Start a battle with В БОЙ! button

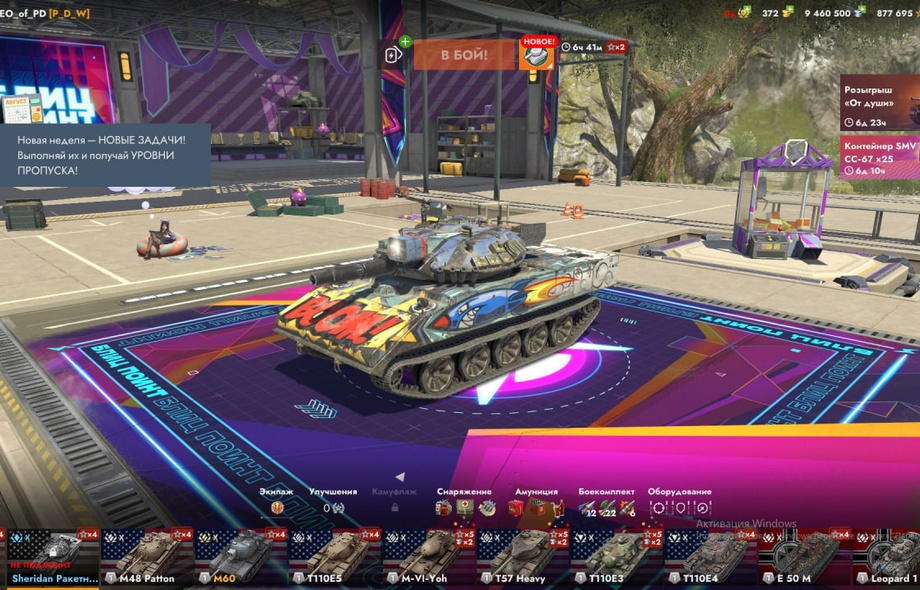464,54
